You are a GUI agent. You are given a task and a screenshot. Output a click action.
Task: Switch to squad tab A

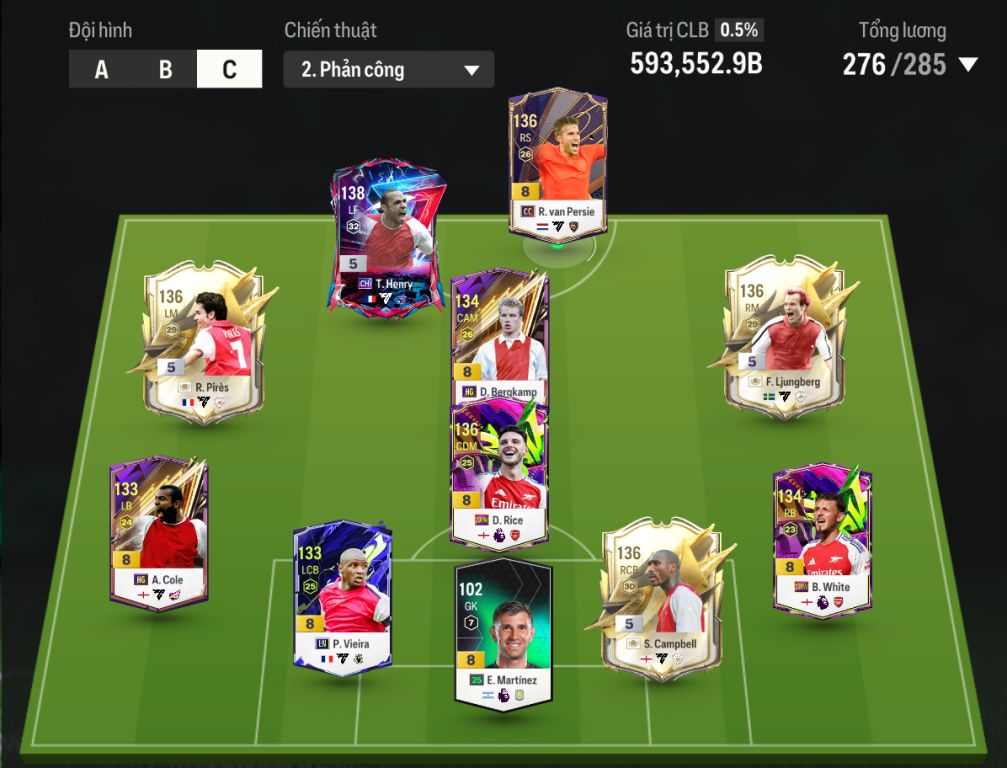click(101, 70)
